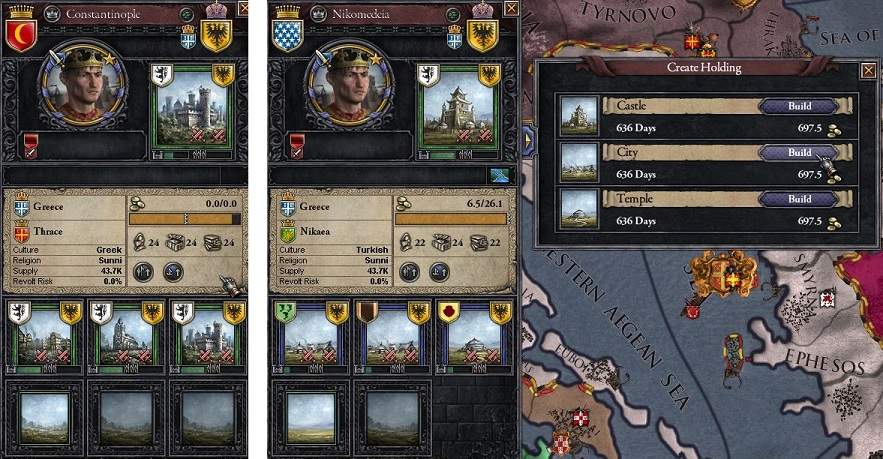This screenshot has height=459, width=883.
Task: Select the Castle thumbnail in Create Holding
Action: point(580,113)
